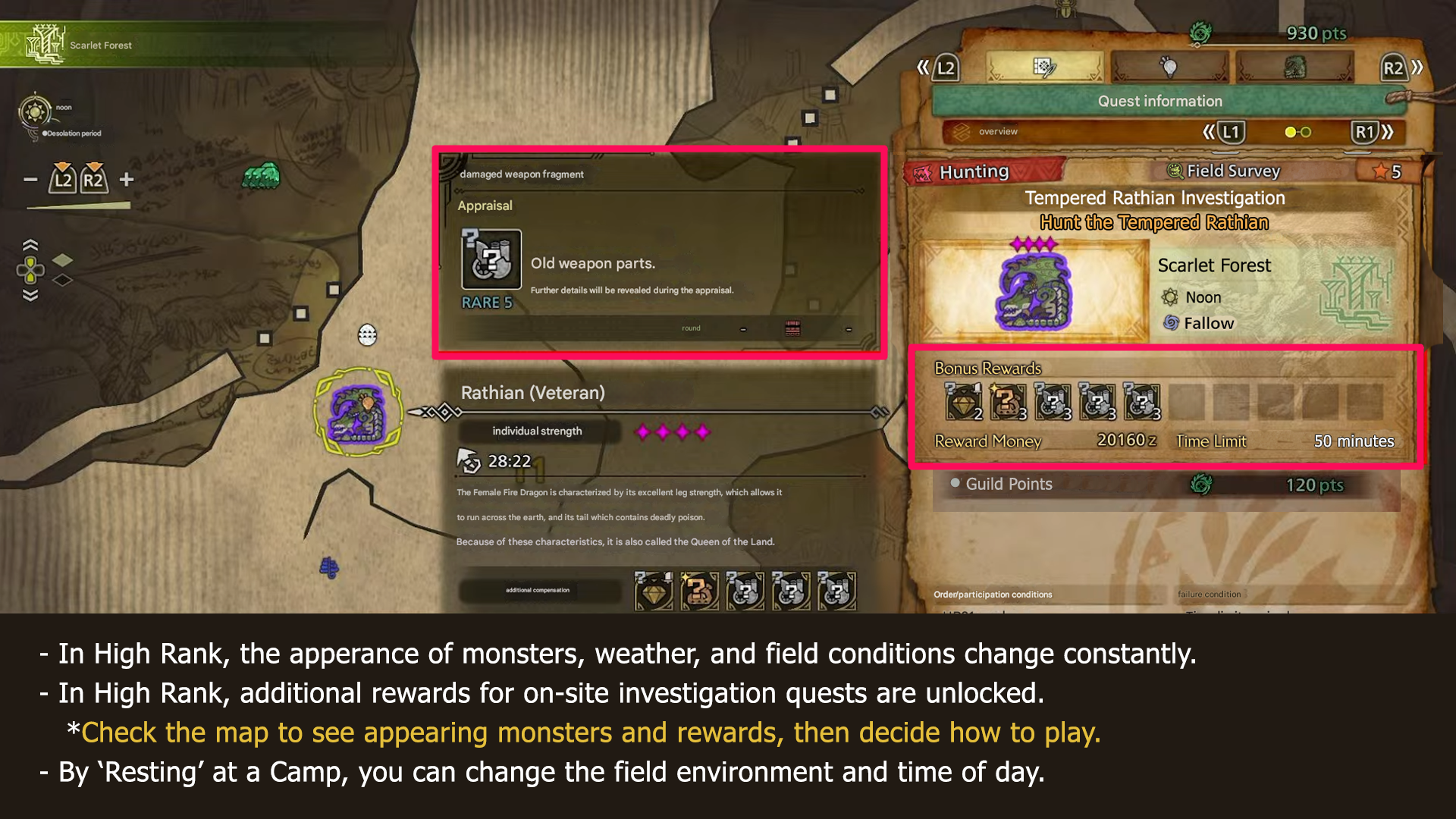Screen dimensions: 1456x819
Task: Adjust the map zoom slider
Action: pyautogui.click(x=78, y=206)
